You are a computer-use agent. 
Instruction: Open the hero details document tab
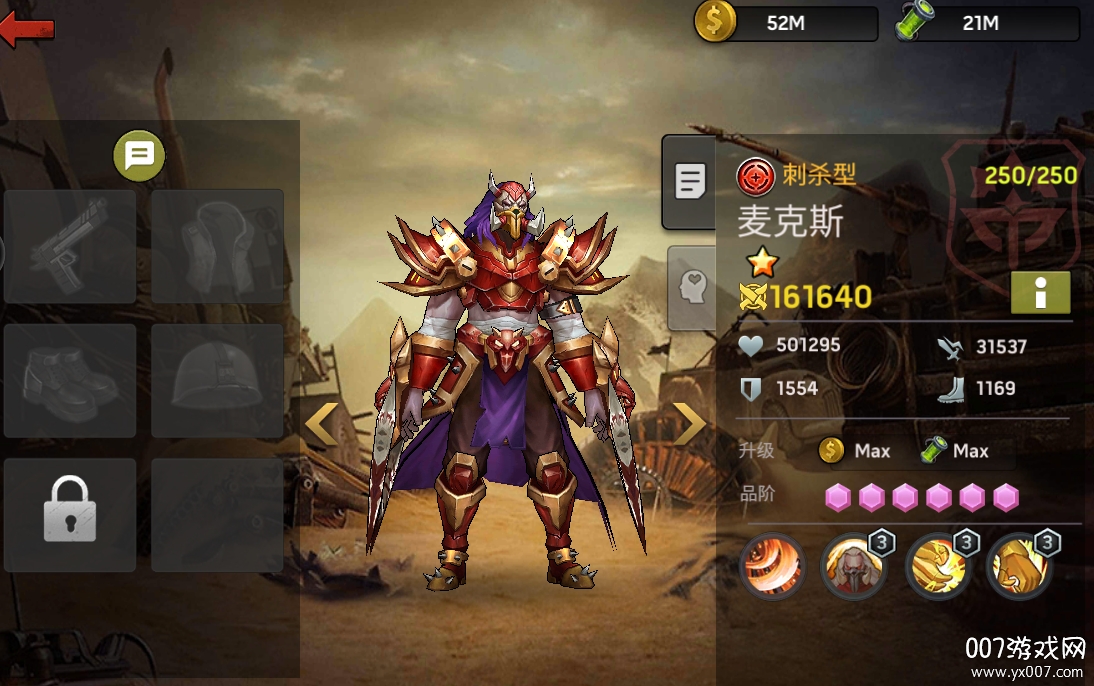tap(690, 182)
